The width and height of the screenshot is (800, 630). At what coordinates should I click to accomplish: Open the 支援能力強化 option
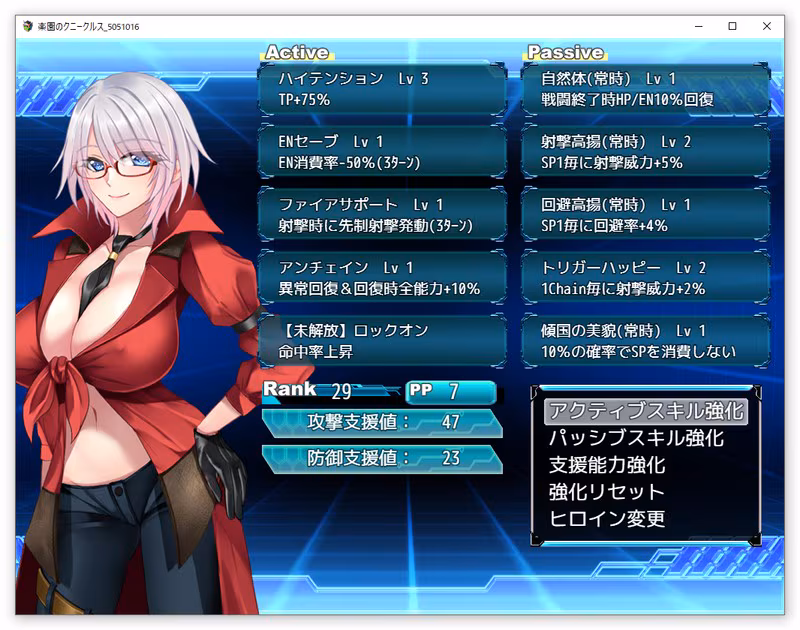[607, 465]
